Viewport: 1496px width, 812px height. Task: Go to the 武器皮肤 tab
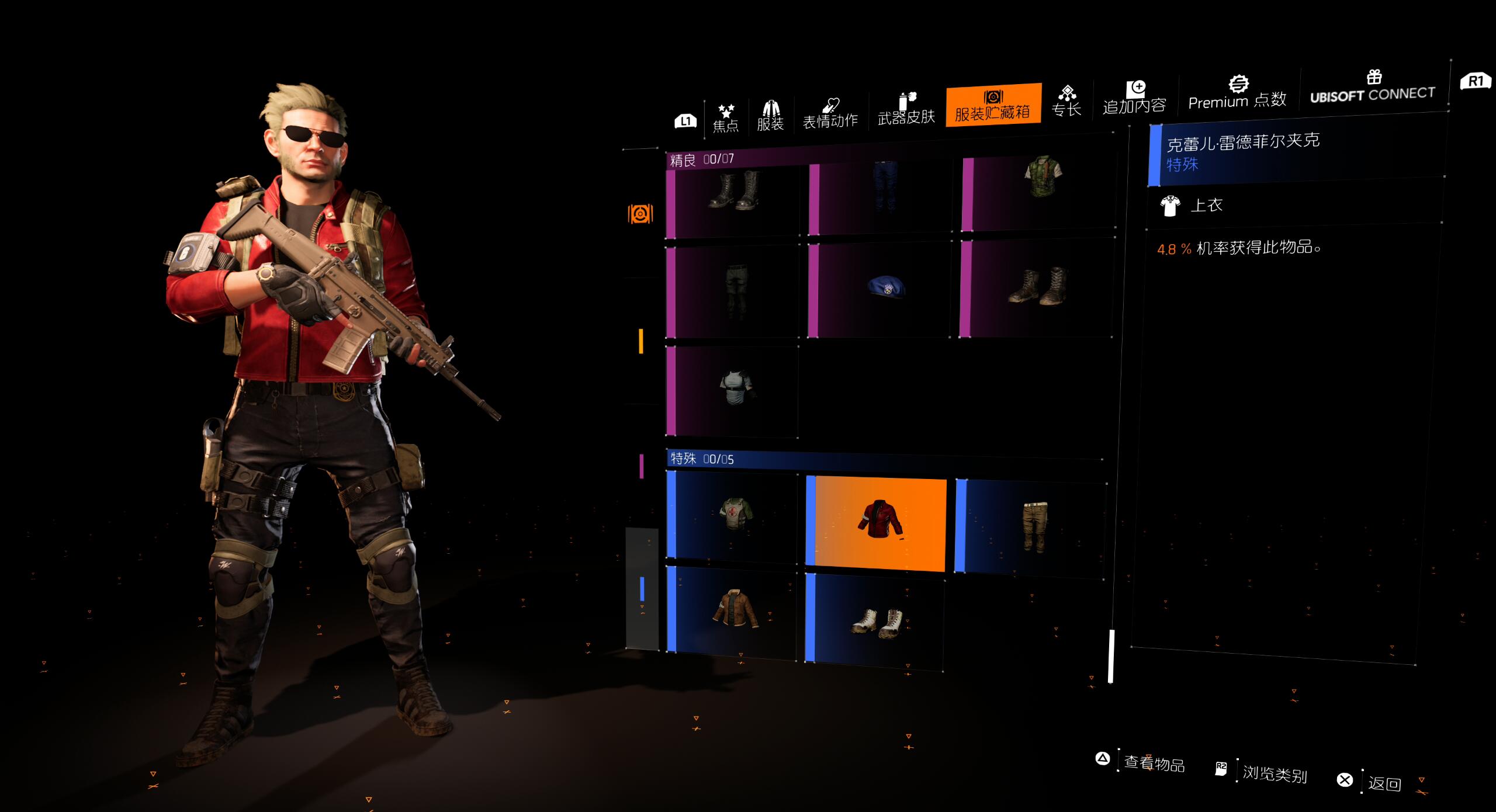pyautogui.click(x=906, y=109)
